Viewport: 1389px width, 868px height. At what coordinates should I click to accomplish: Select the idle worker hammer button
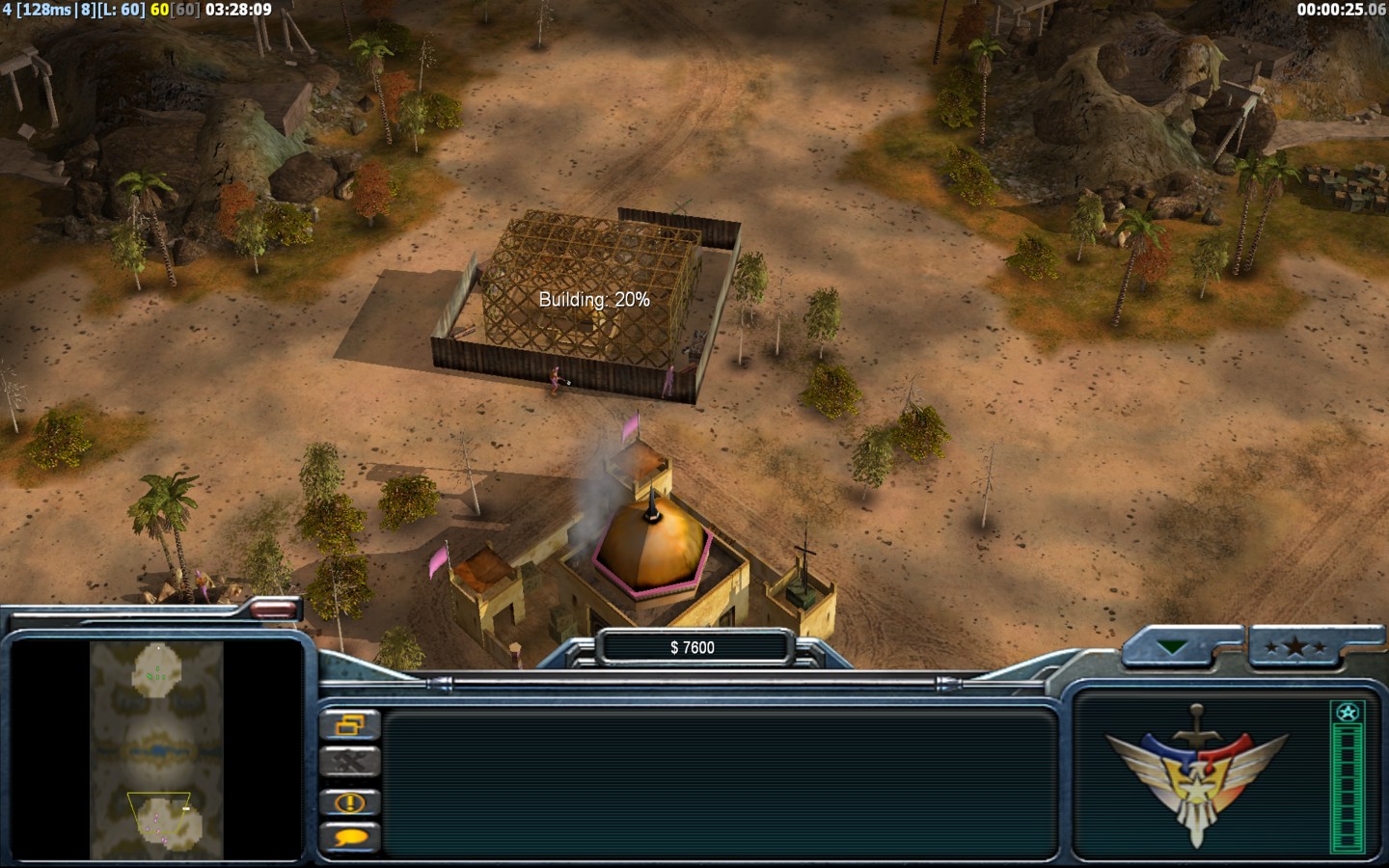coord(349,763)
